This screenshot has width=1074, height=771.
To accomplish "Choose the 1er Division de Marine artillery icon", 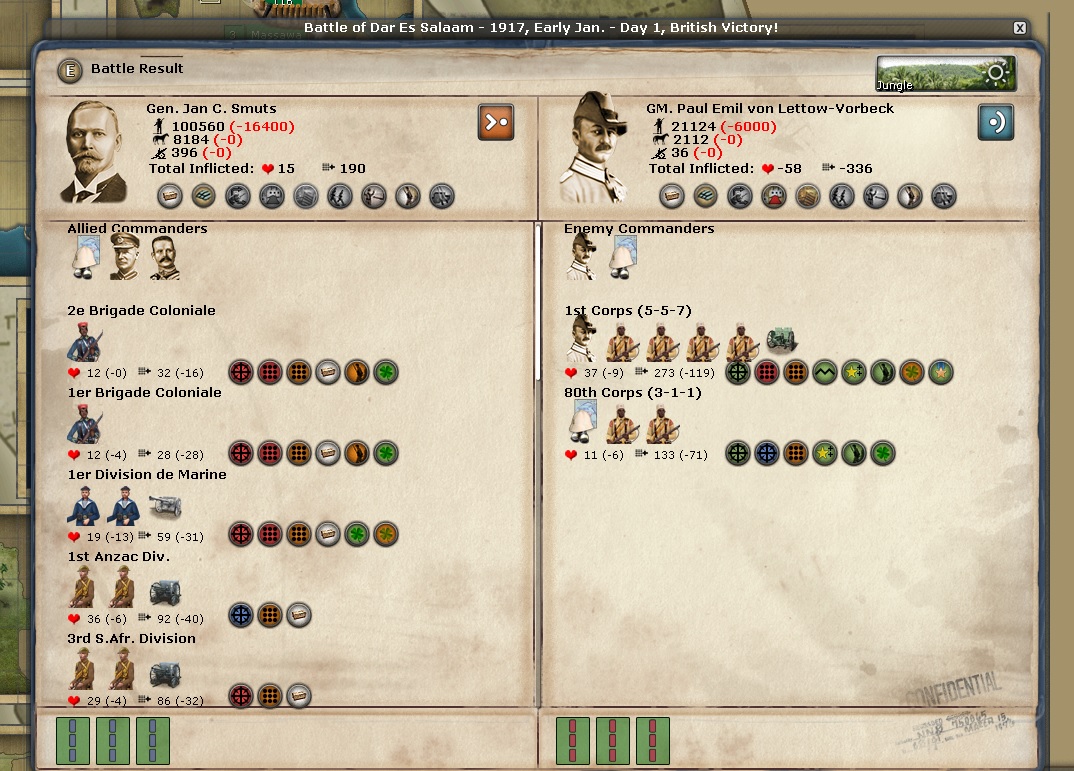I will tap(165, 506).
